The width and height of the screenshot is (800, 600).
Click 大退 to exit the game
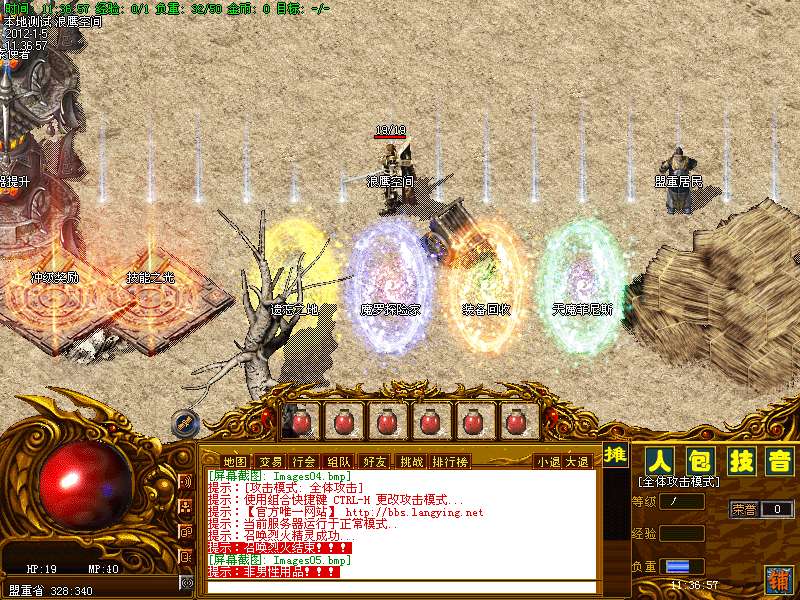coord(577,461)
